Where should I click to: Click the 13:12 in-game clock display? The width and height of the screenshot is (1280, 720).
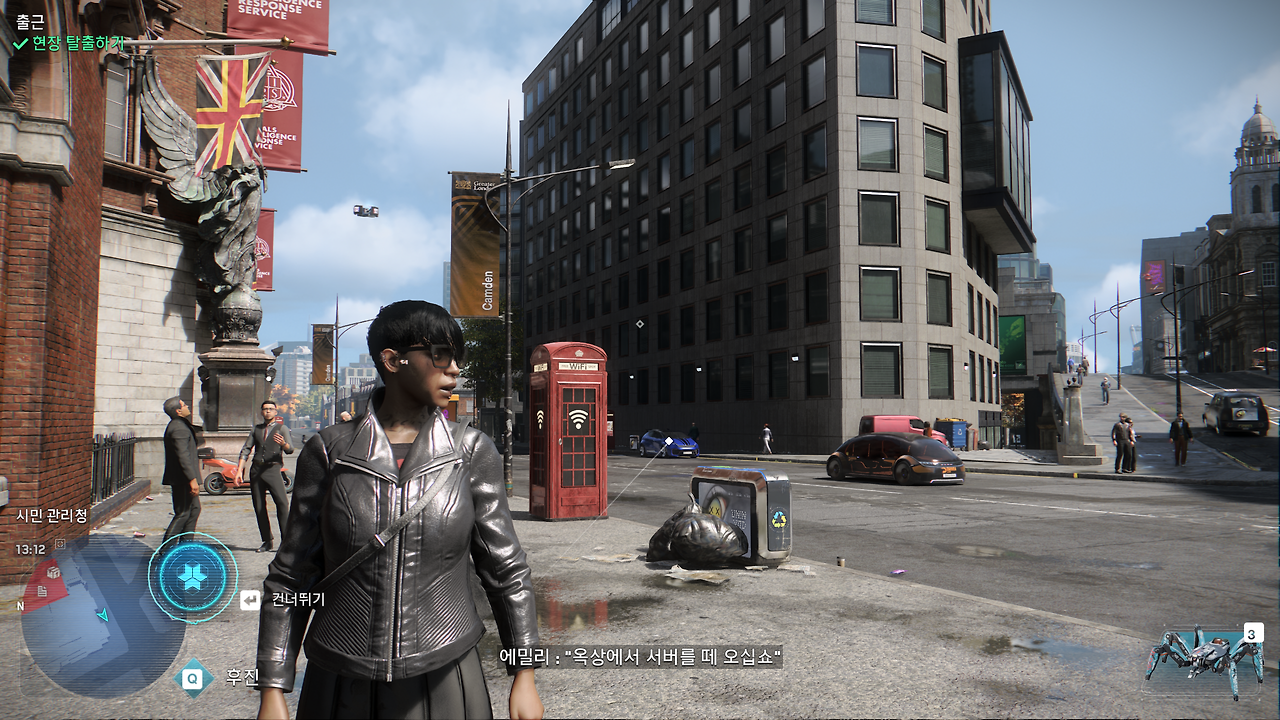[x=30, y=547]
